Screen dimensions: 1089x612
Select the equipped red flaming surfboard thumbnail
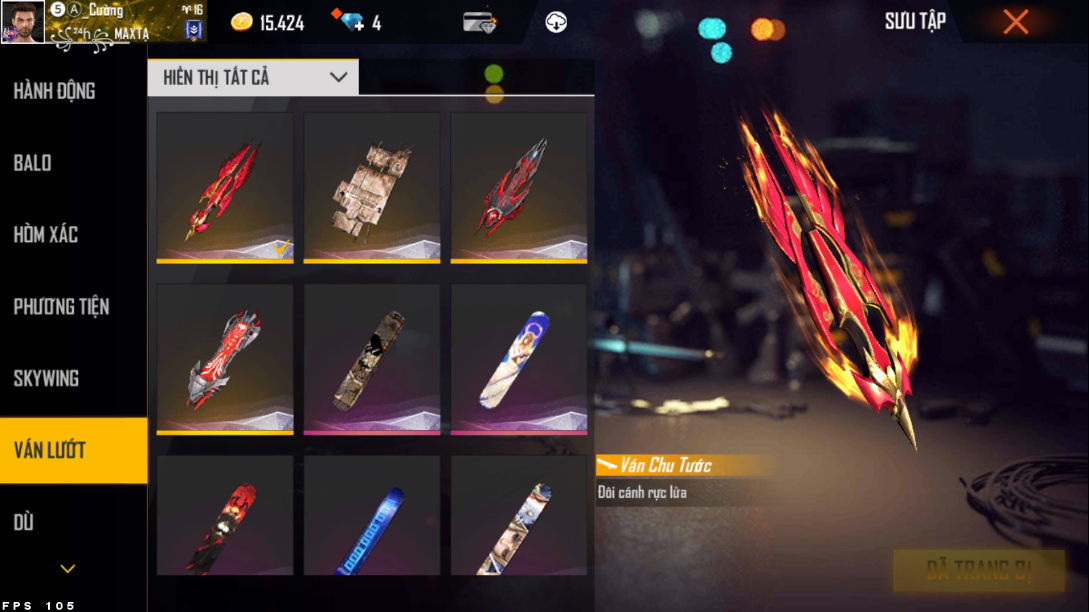coord(225,187)
